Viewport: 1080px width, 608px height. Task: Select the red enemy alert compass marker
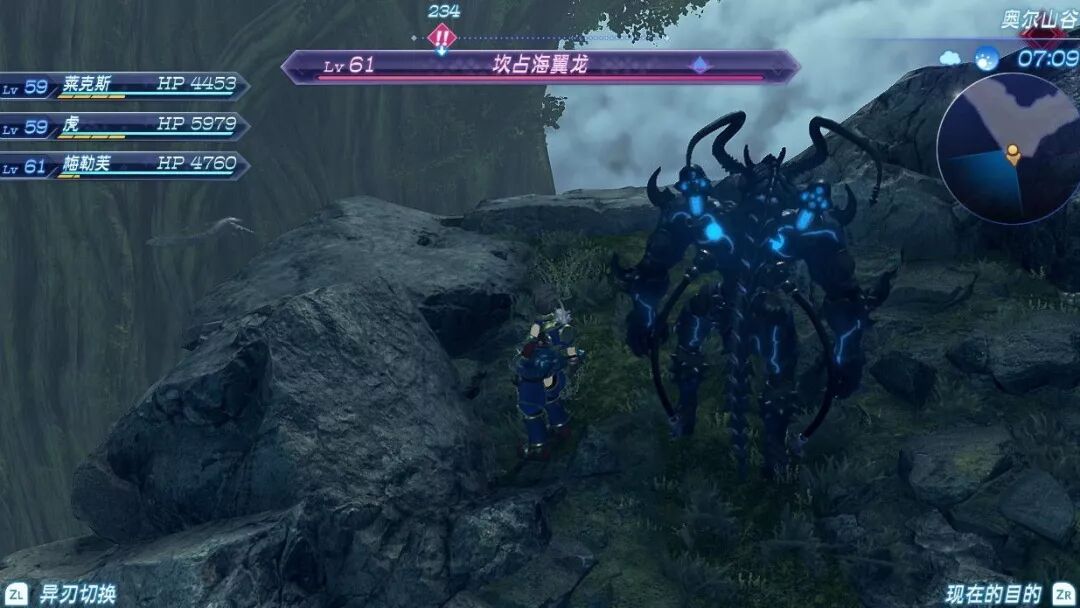(442, 38)
